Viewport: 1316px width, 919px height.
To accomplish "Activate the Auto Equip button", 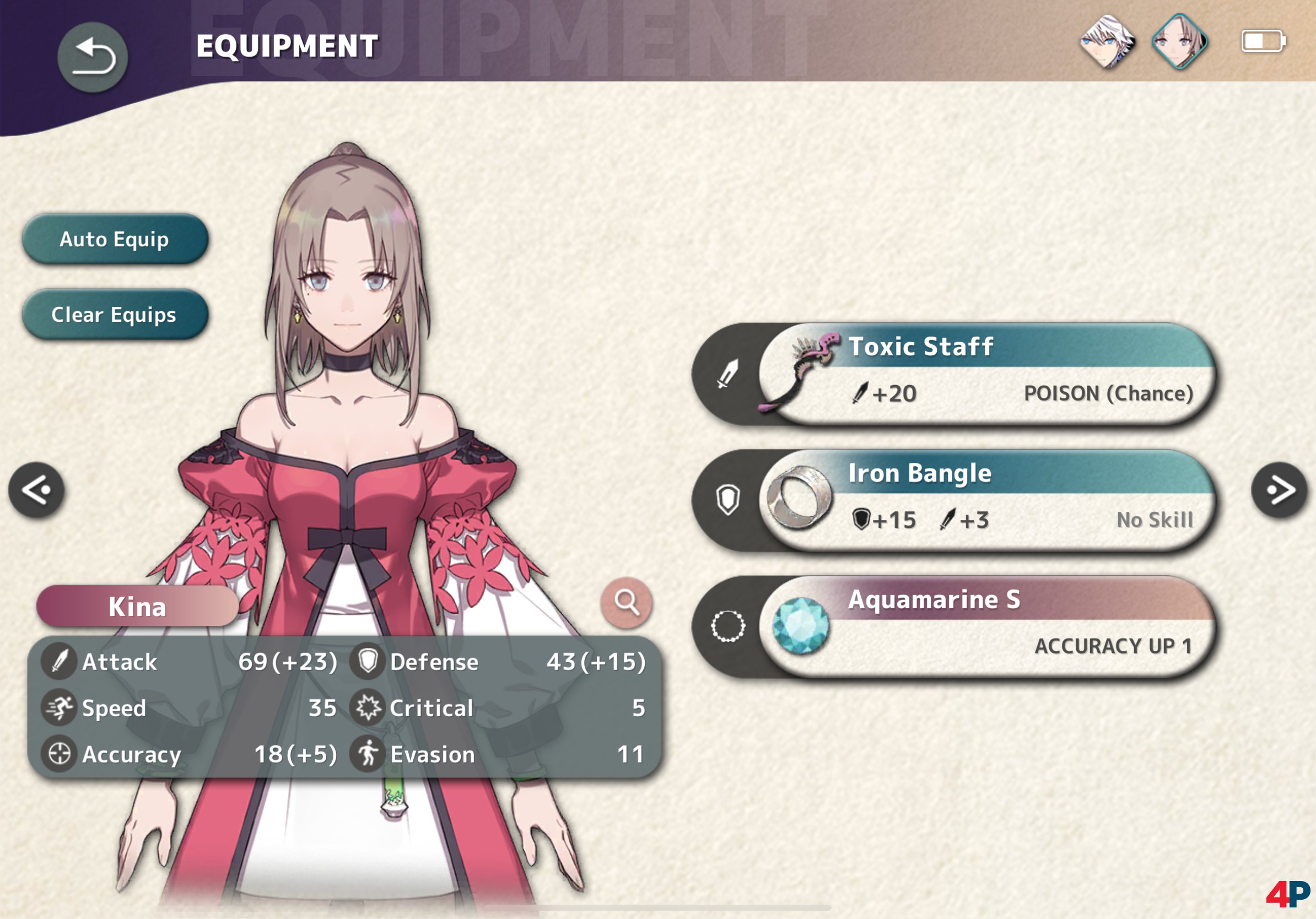I will [x=115, y=239].
